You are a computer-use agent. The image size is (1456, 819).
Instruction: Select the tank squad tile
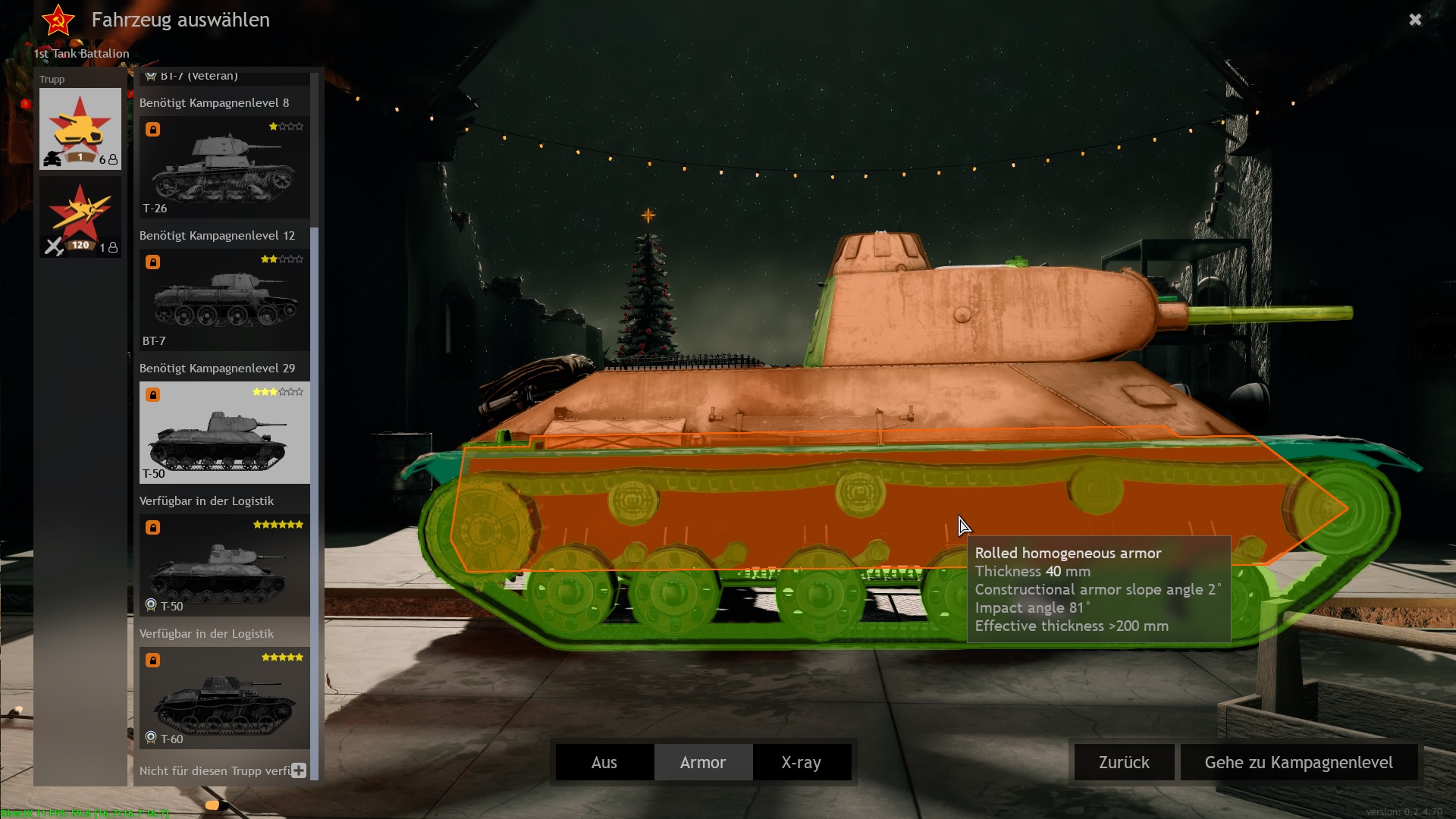80,128
